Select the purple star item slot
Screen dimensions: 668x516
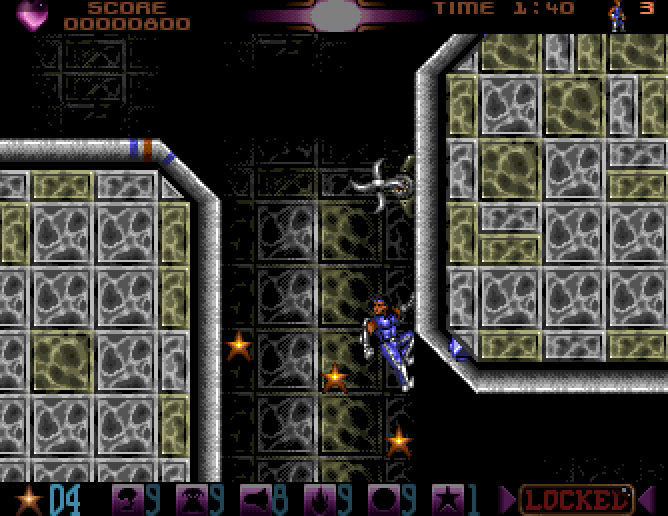[x=445, y=498]
